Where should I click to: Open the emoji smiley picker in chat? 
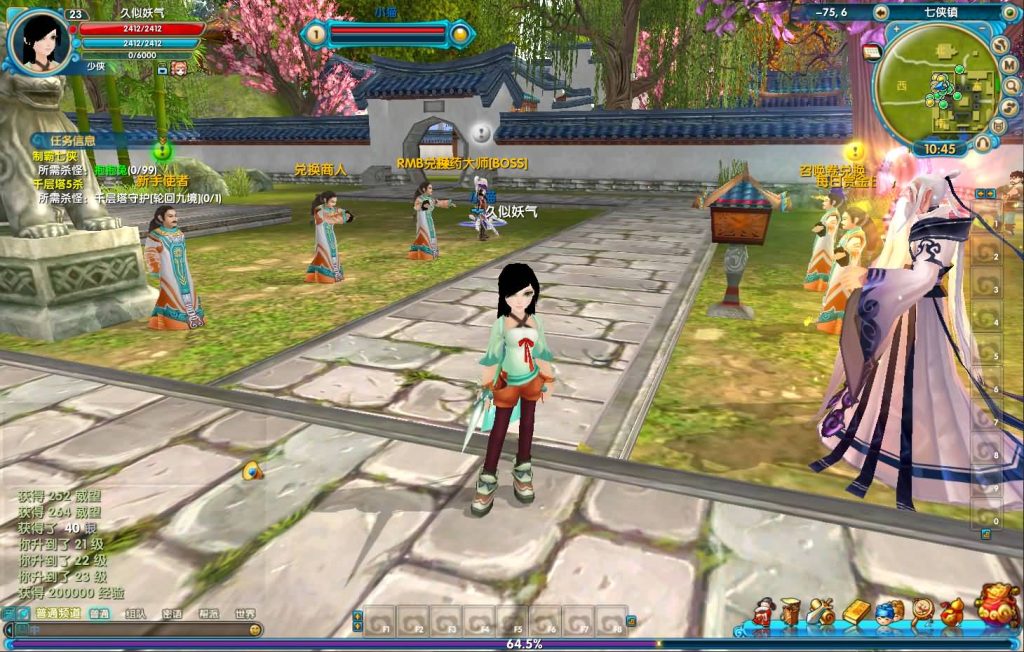pos(255,630)
